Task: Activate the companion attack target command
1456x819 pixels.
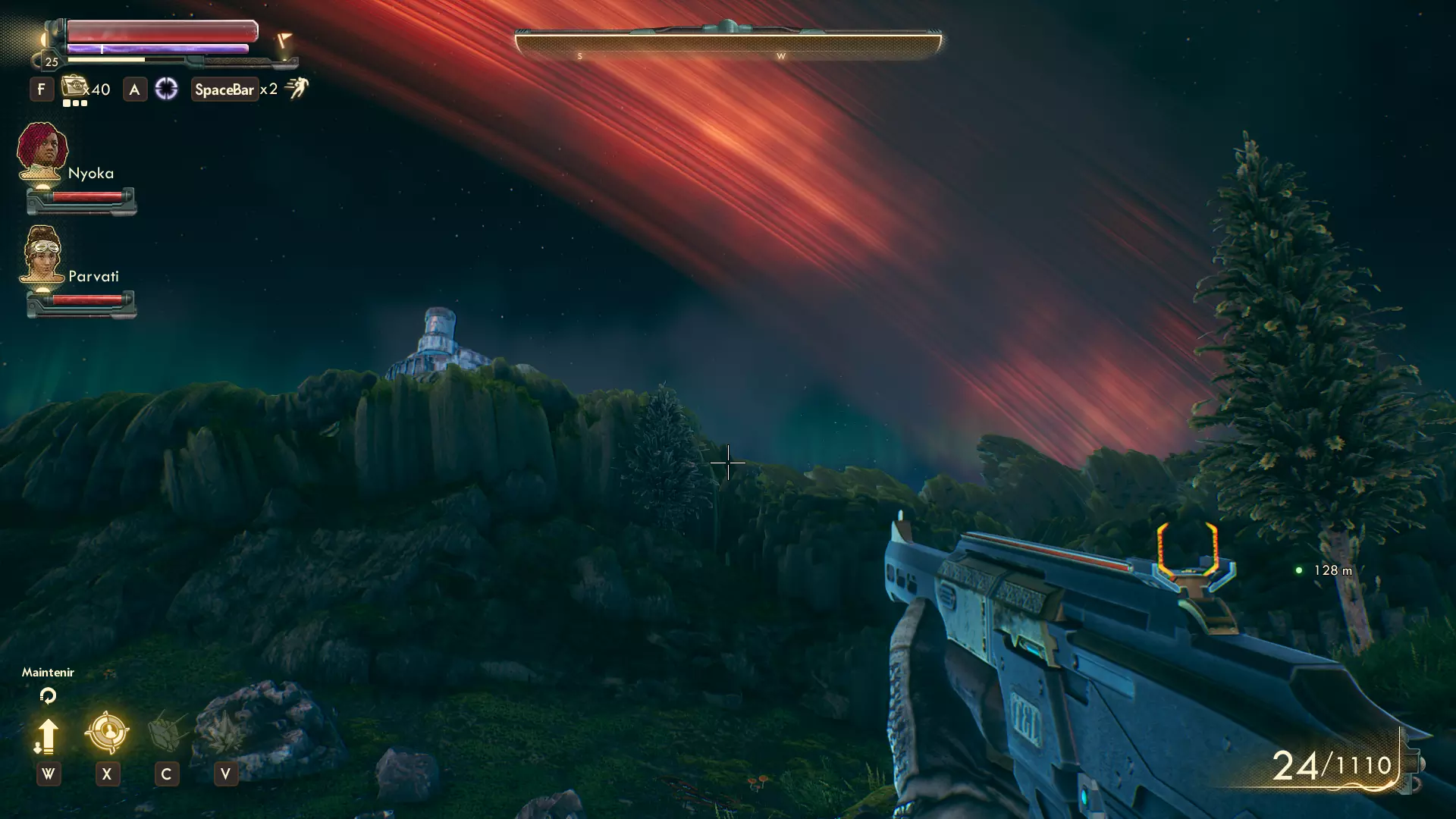Action: [107, 733]
